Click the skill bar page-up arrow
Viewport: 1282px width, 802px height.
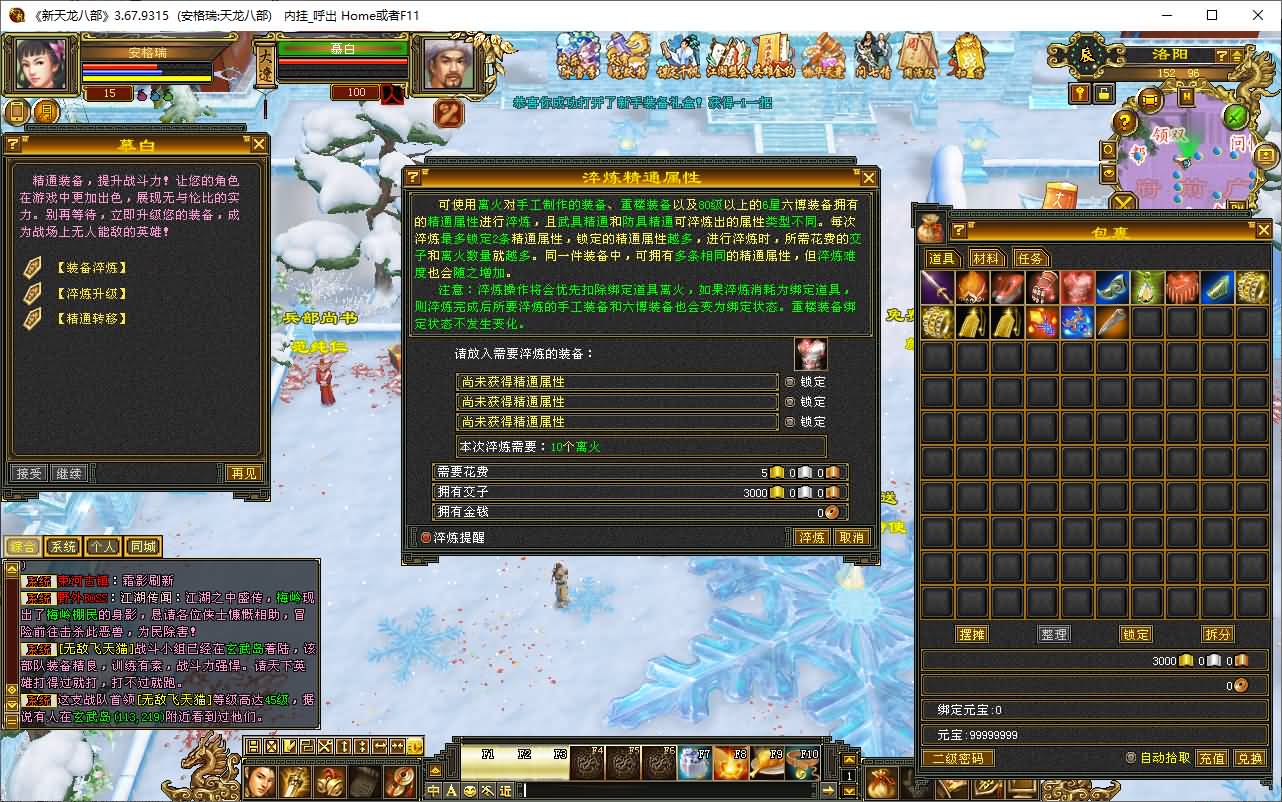point(848,759)
